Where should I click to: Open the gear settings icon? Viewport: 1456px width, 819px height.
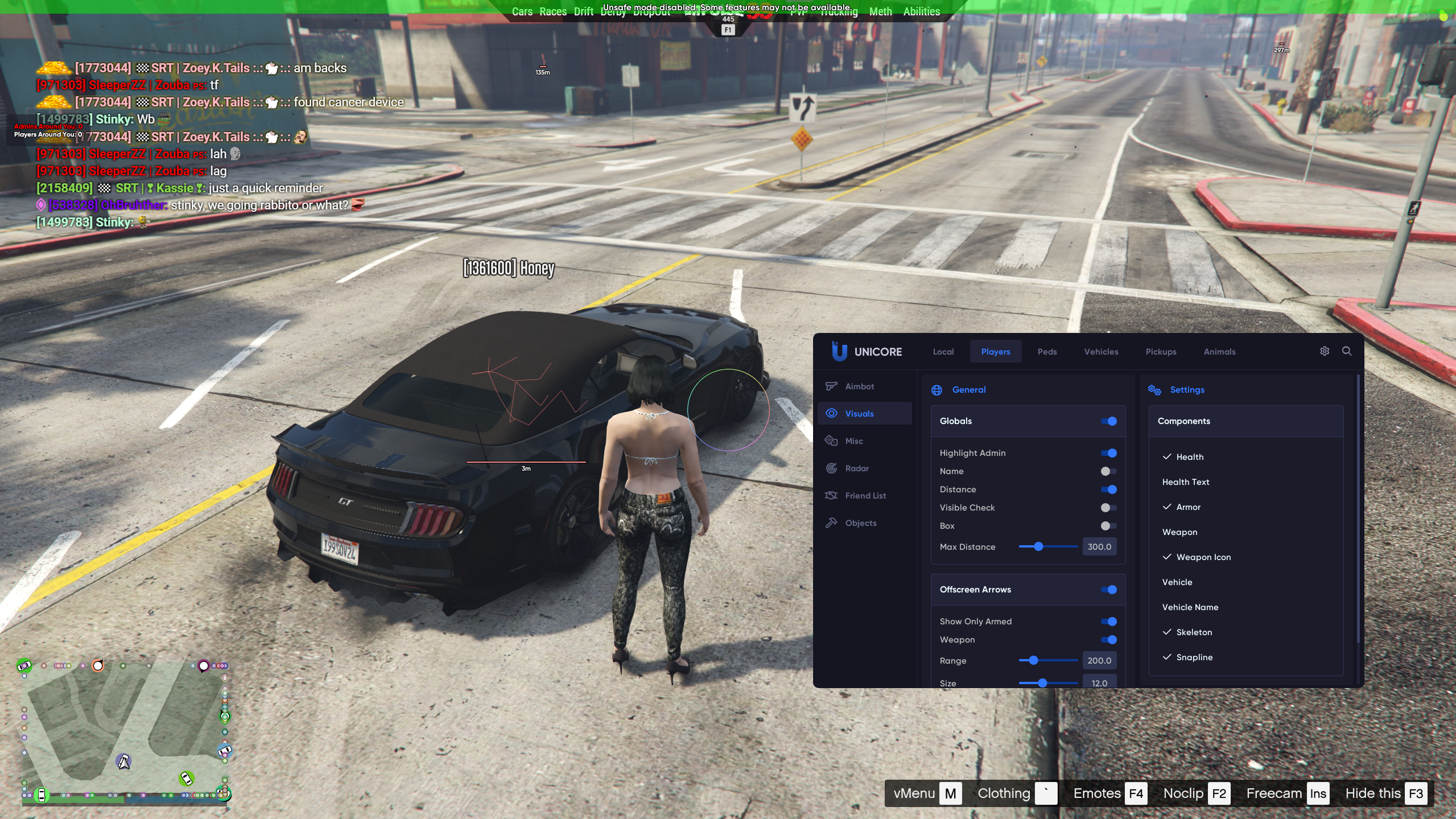1324,351
